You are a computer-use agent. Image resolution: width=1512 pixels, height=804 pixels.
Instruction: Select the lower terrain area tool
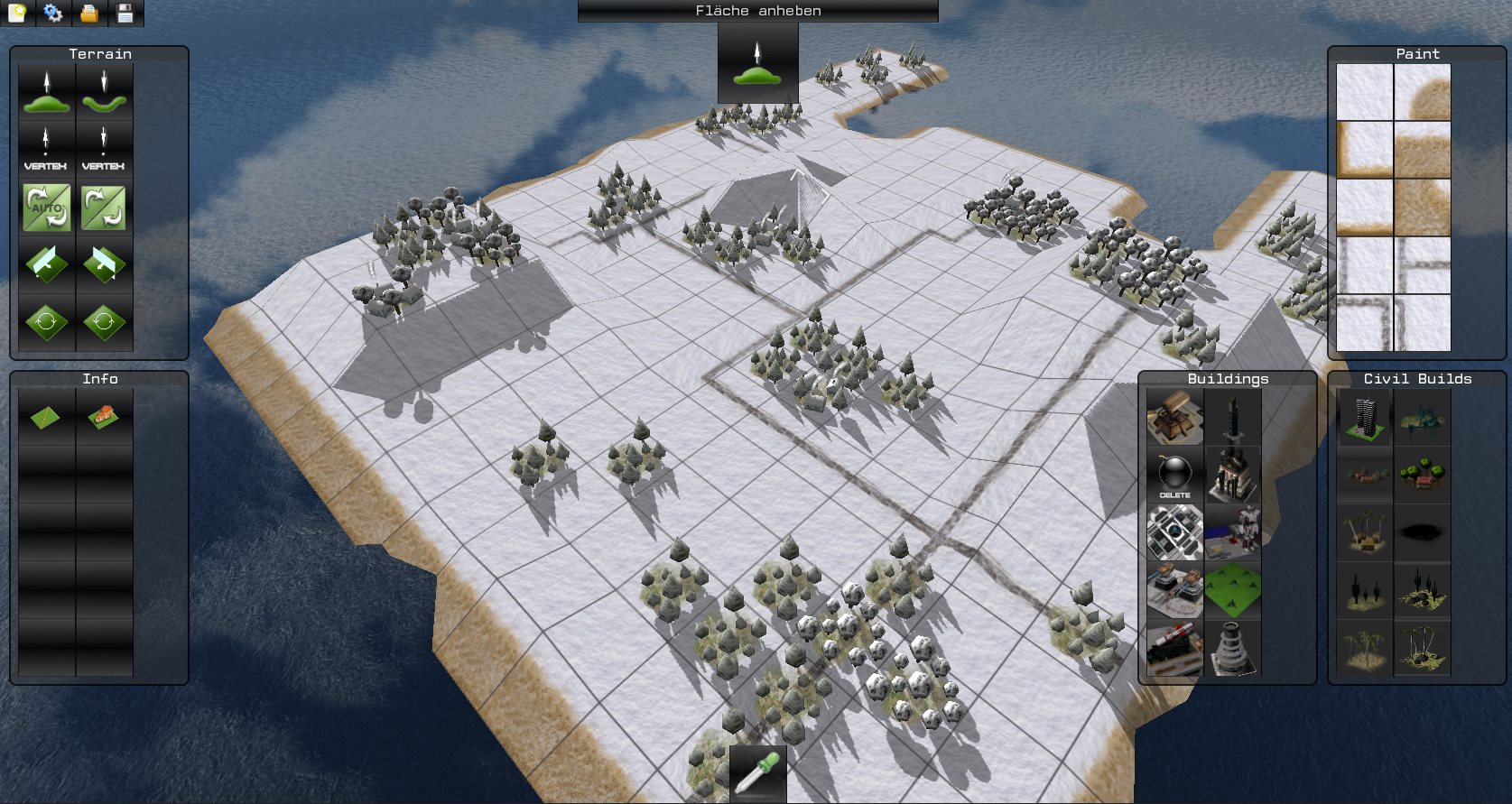pyautogui.click(x=104, y=93)
